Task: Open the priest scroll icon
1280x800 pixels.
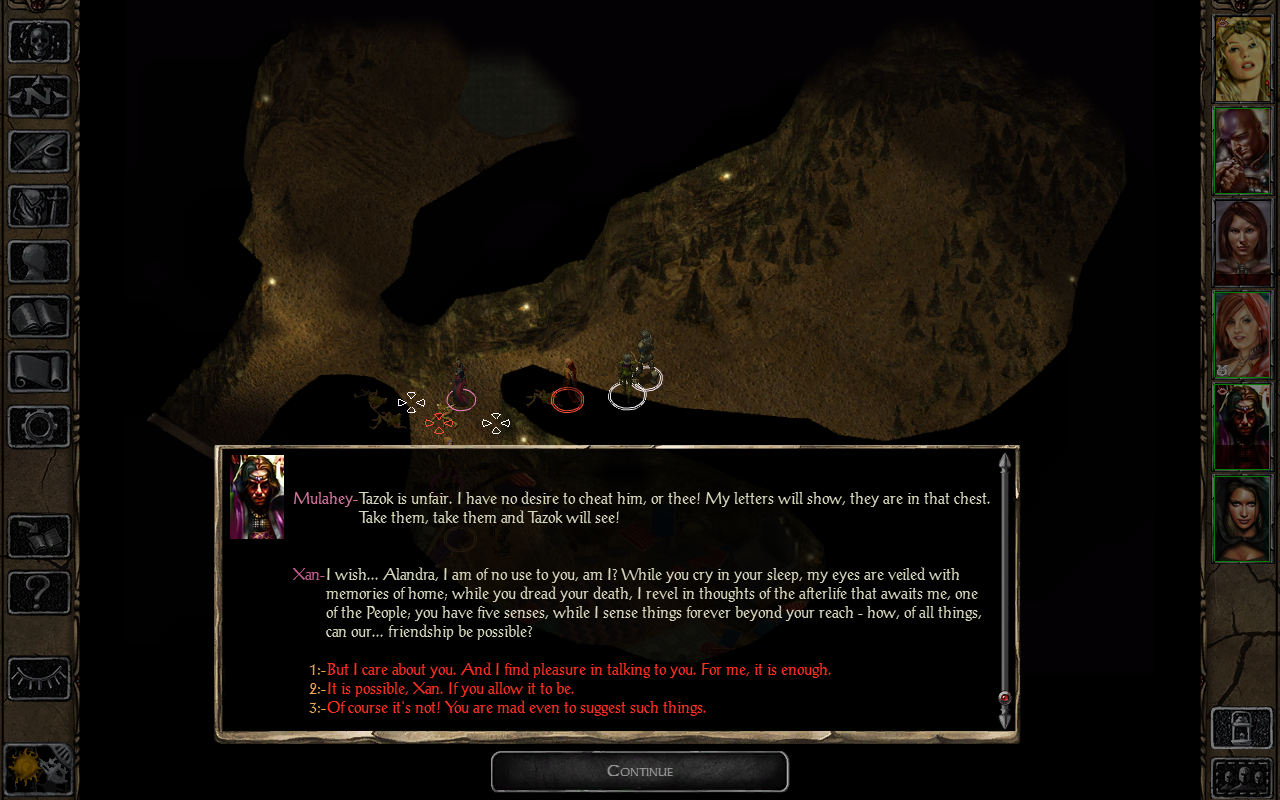Action: (x=39, y=372)
